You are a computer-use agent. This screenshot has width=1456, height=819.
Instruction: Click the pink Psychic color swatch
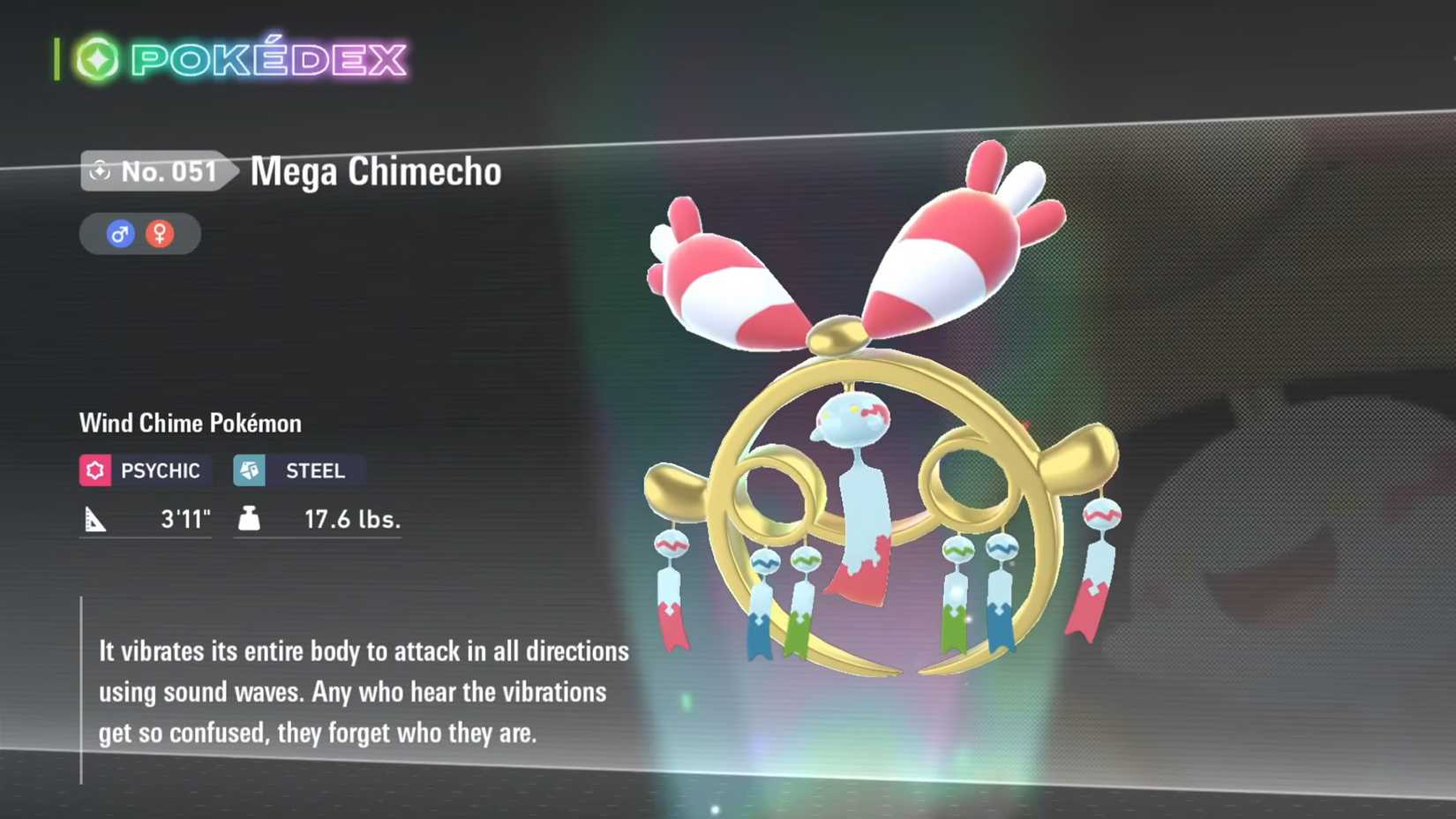pos(97,470)
